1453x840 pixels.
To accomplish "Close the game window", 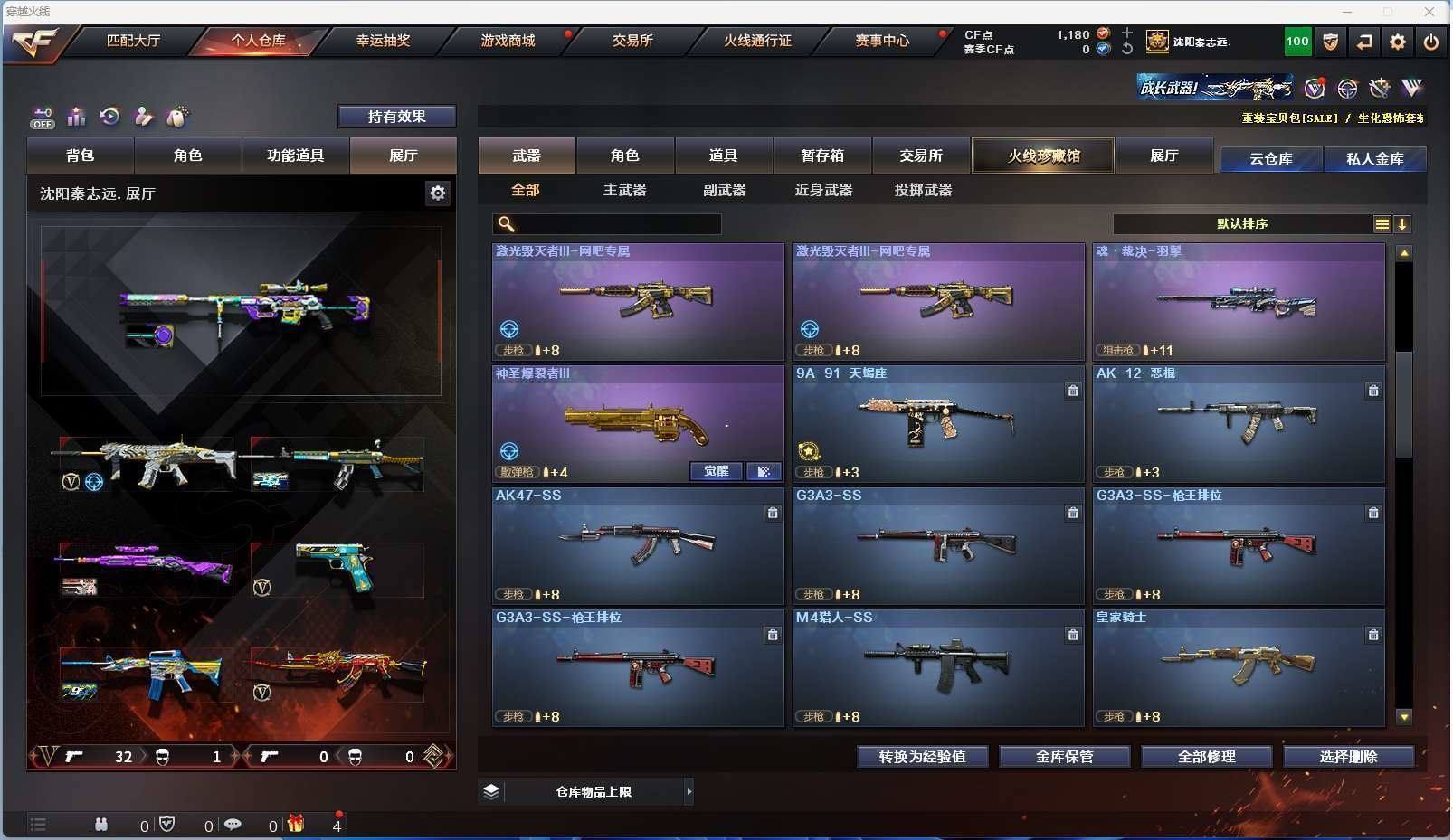I will point(1429,12).
